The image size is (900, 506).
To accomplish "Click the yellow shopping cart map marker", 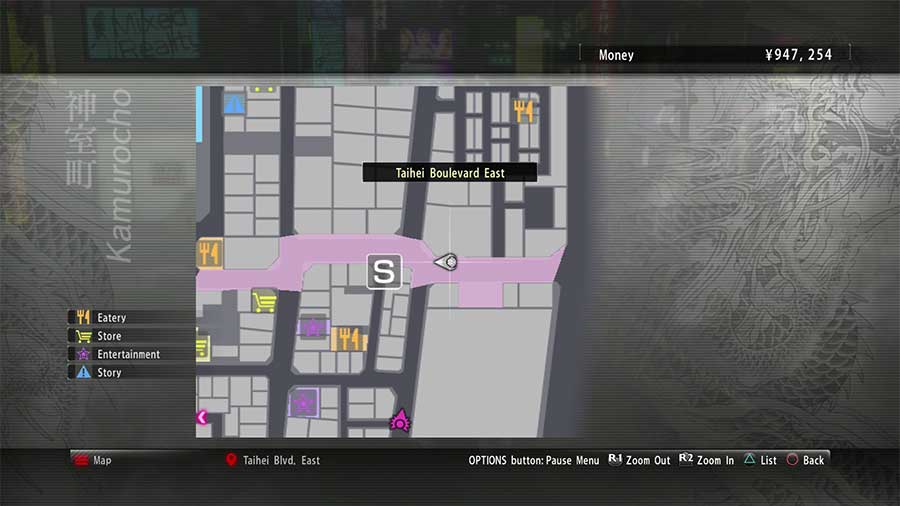I will tap(264, 301).
